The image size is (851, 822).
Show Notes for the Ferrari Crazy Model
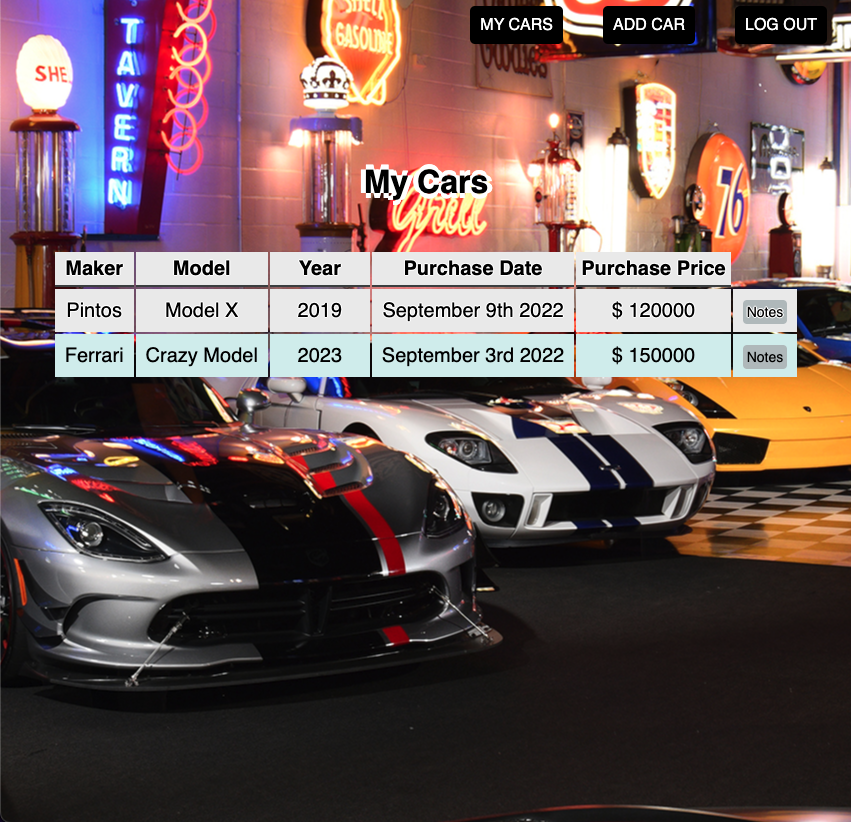(x=765, y=357)
